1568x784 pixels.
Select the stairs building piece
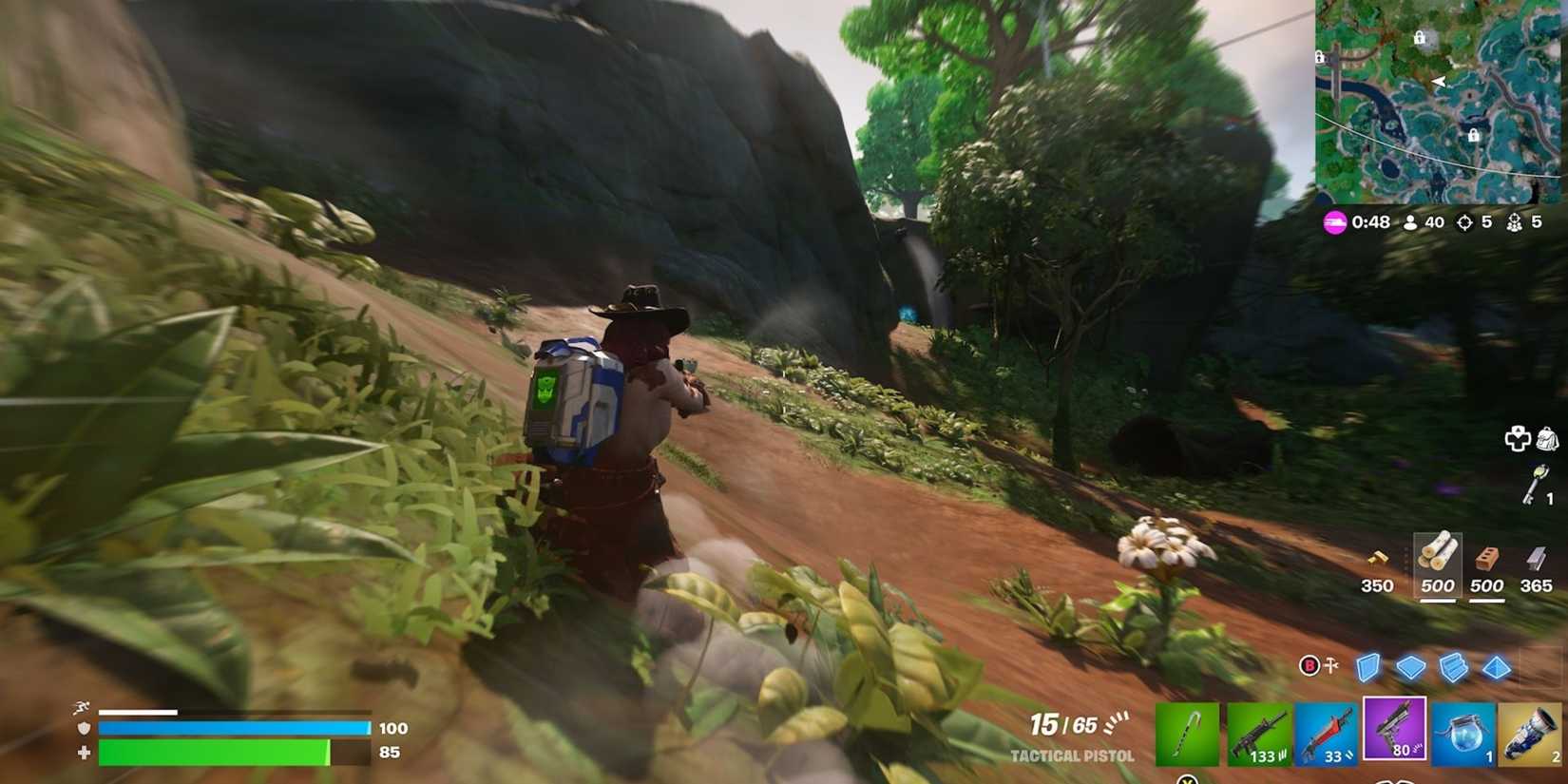click(1454, 668)
